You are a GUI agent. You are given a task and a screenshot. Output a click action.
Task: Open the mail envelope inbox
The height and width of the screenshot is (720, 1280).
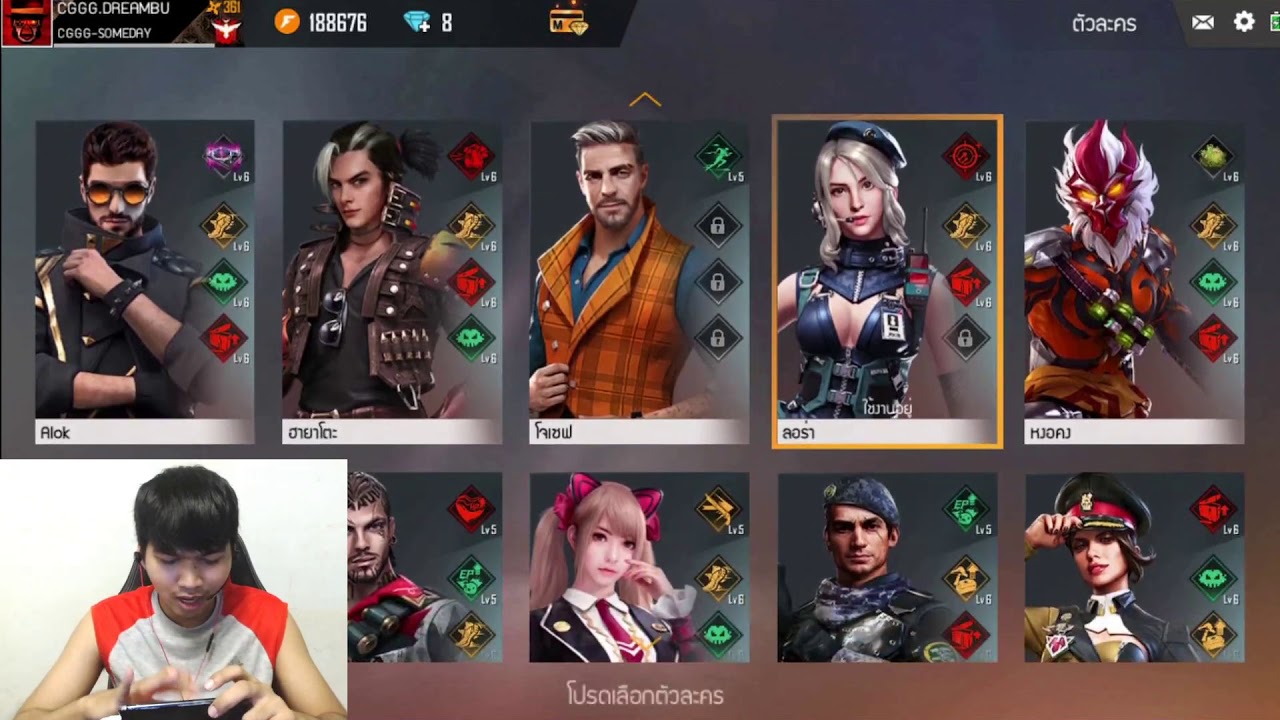point(1203,22)
